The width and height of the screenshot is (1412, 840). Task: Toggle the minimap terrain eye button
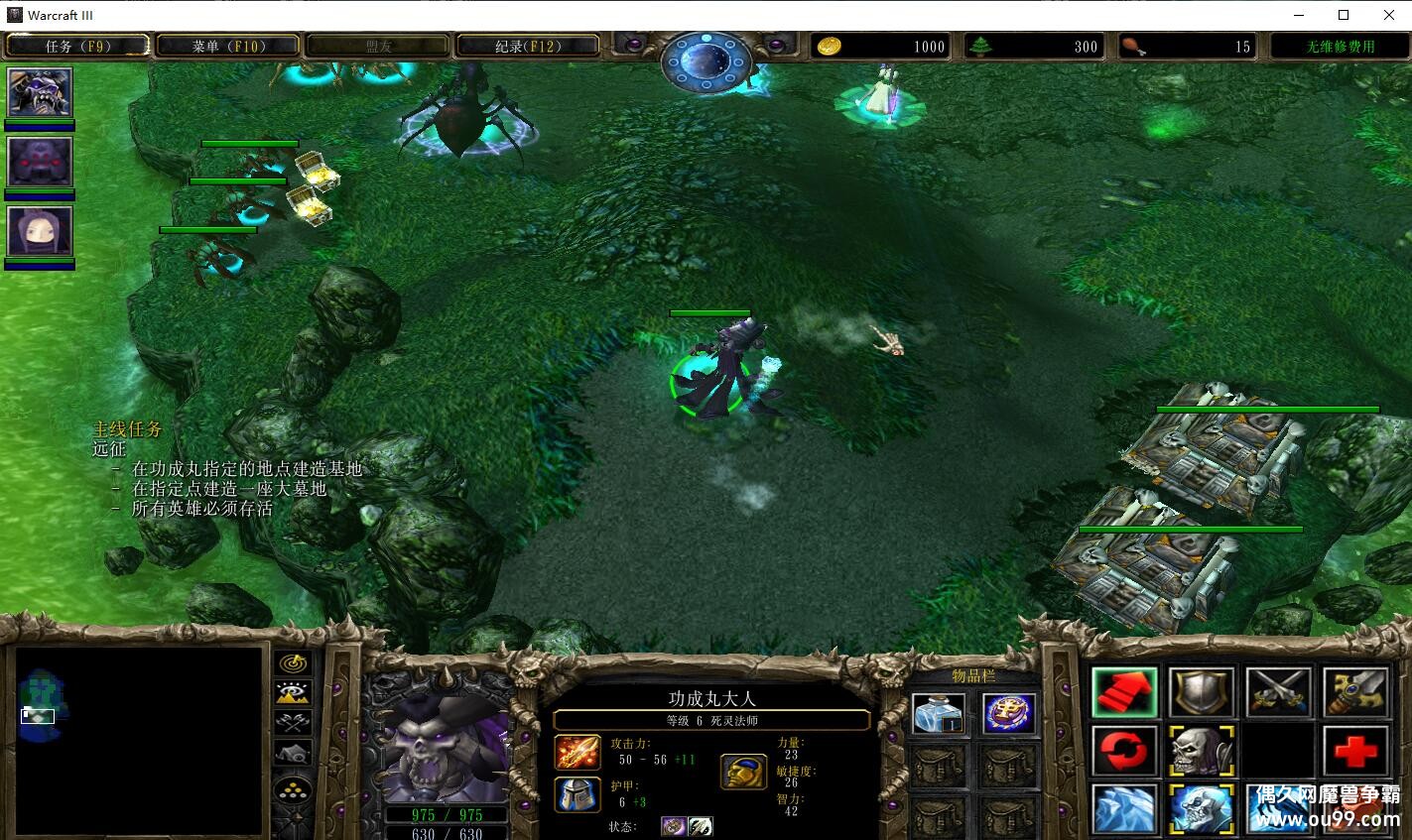pyautogui.click(x=295, y=693)
